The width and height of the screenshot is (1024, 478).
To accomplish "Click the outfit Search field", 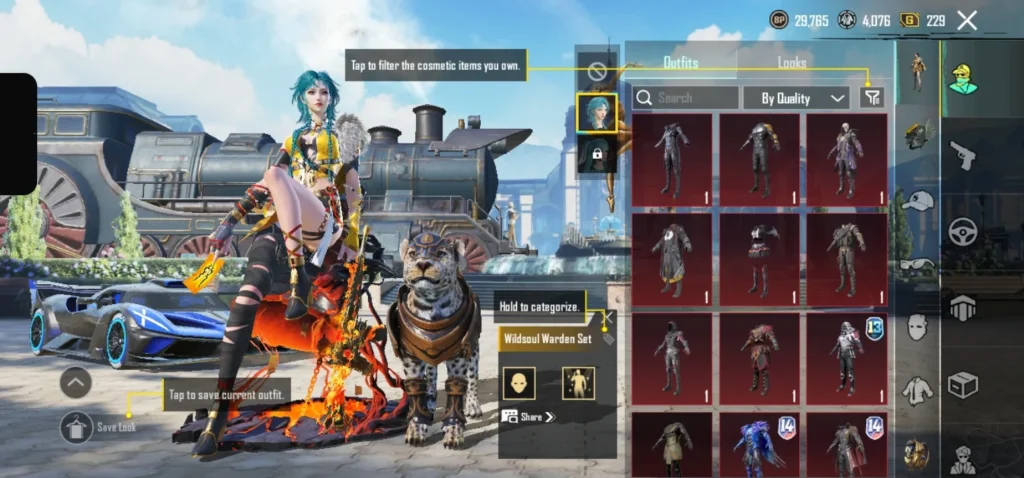I will click(686, 98).
